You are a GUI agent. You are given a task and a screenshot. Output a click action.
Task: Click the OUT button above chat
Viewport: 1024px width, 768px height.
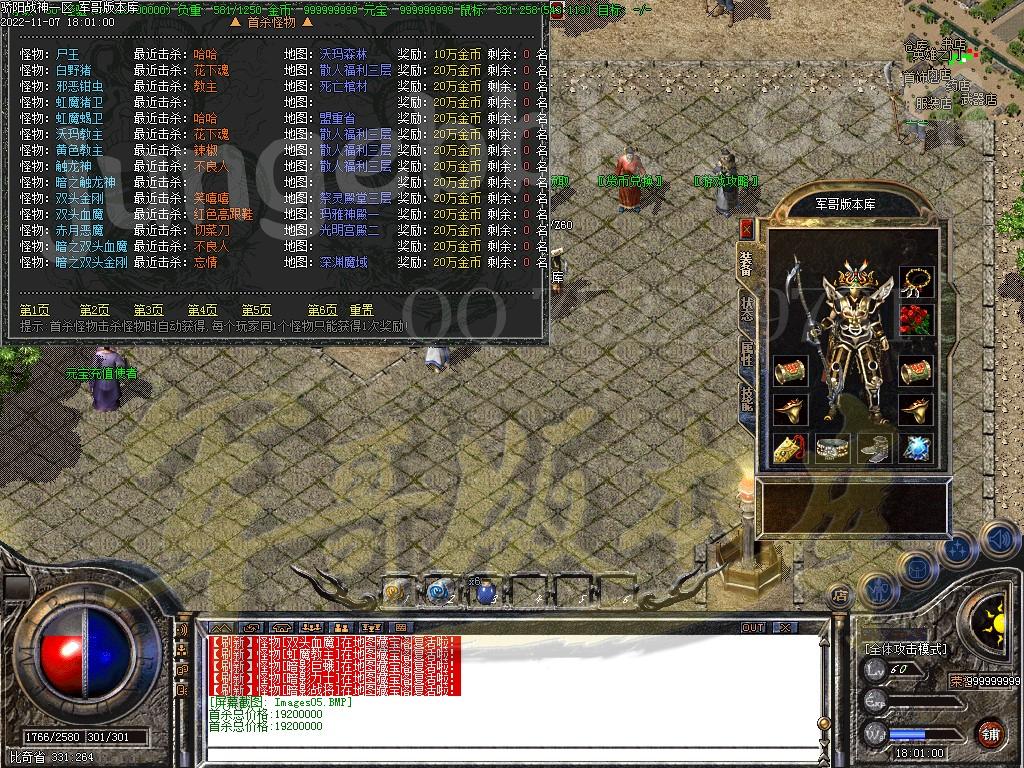752,628
